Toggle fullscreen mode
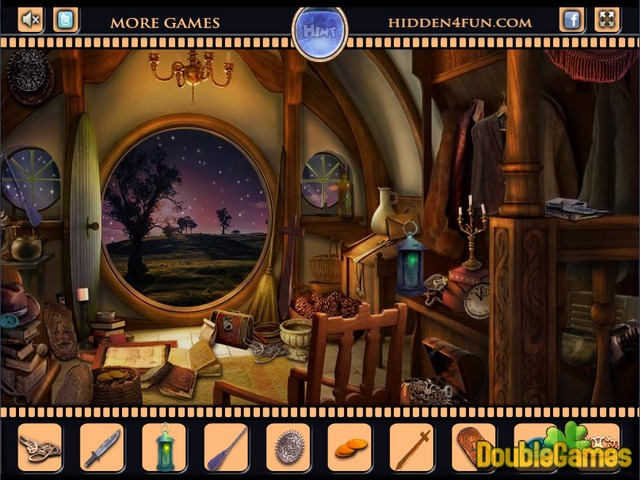The height and width of the screenshot is (480, 640). point(607,19)
